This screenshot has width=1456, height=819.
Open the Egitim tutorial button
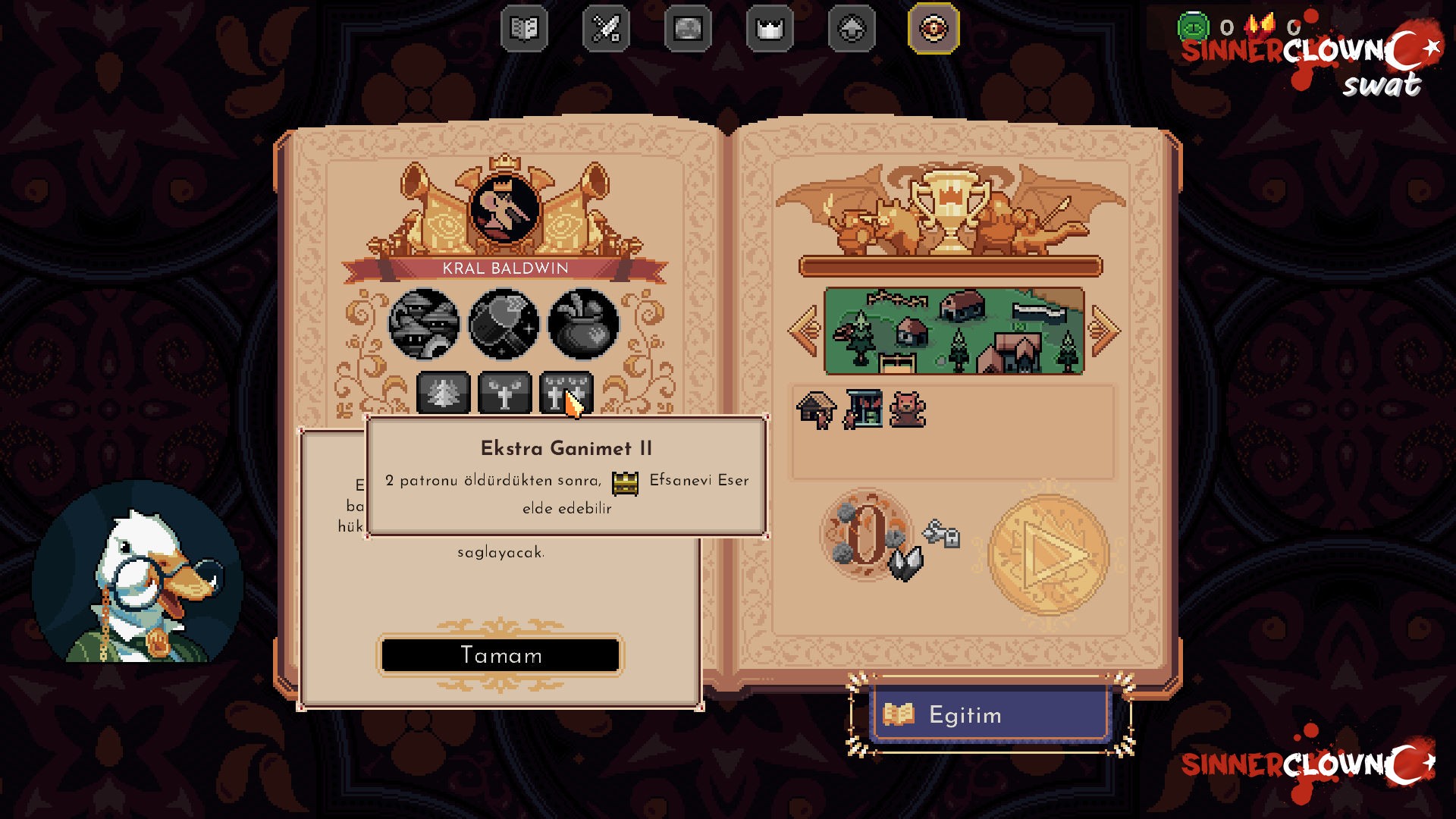[989, 714]
